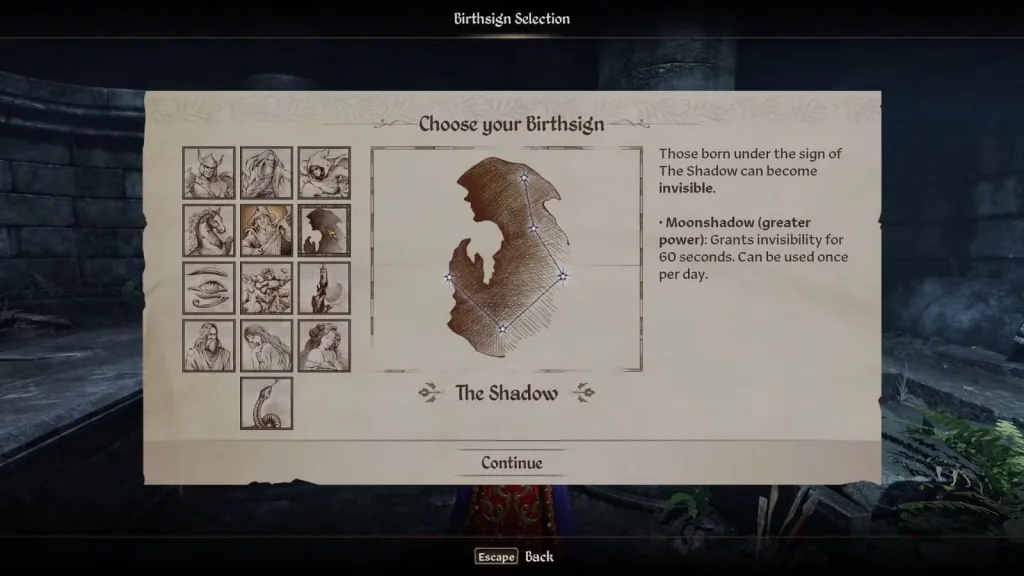Select the birthsign of woman with pinned-up hair
Viewport: 1024px width, 576px height.
(x=324, y=346)
